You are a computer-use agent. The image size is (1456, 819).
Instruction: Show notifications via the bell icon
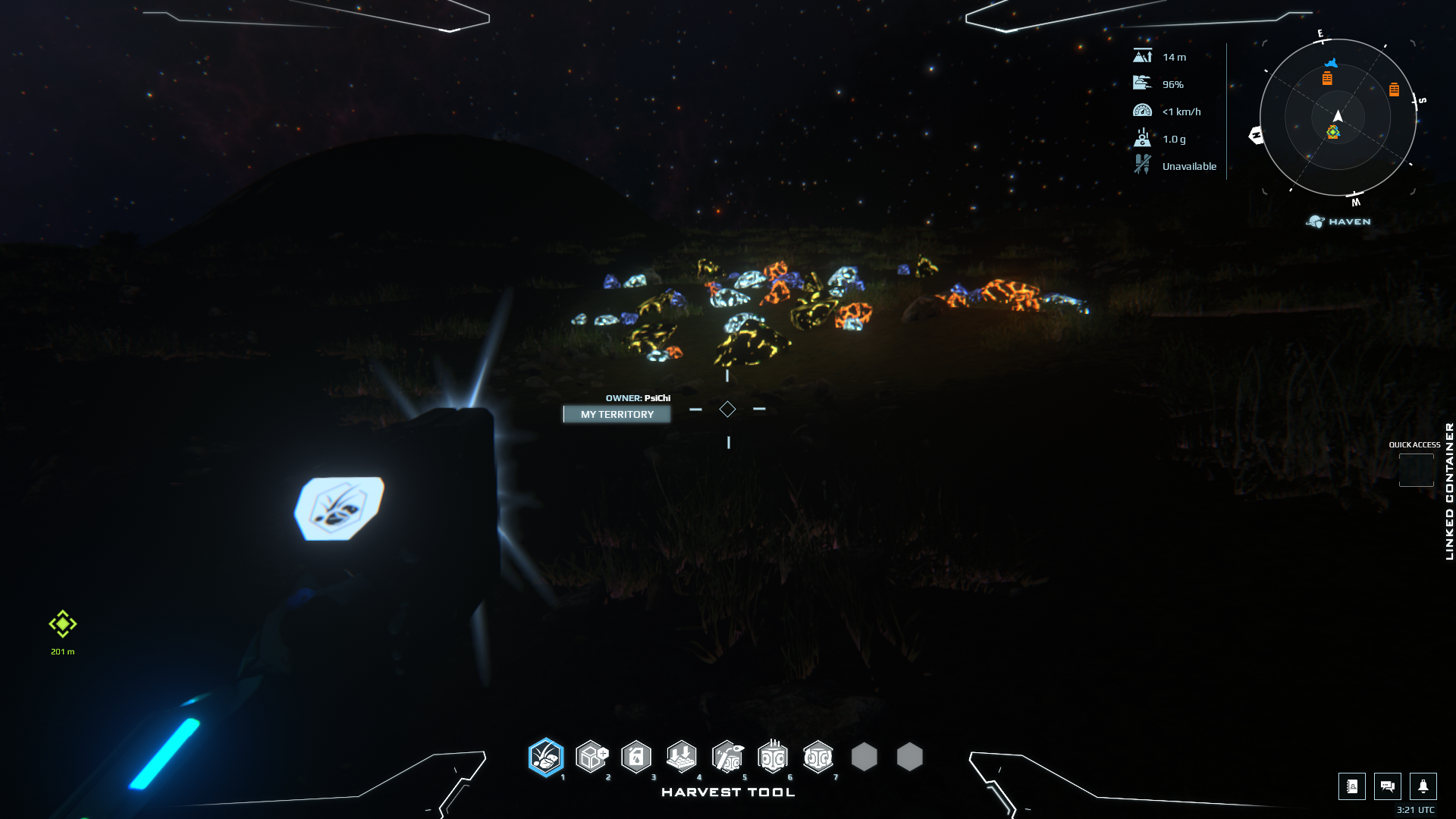[x=1423, y=786]
